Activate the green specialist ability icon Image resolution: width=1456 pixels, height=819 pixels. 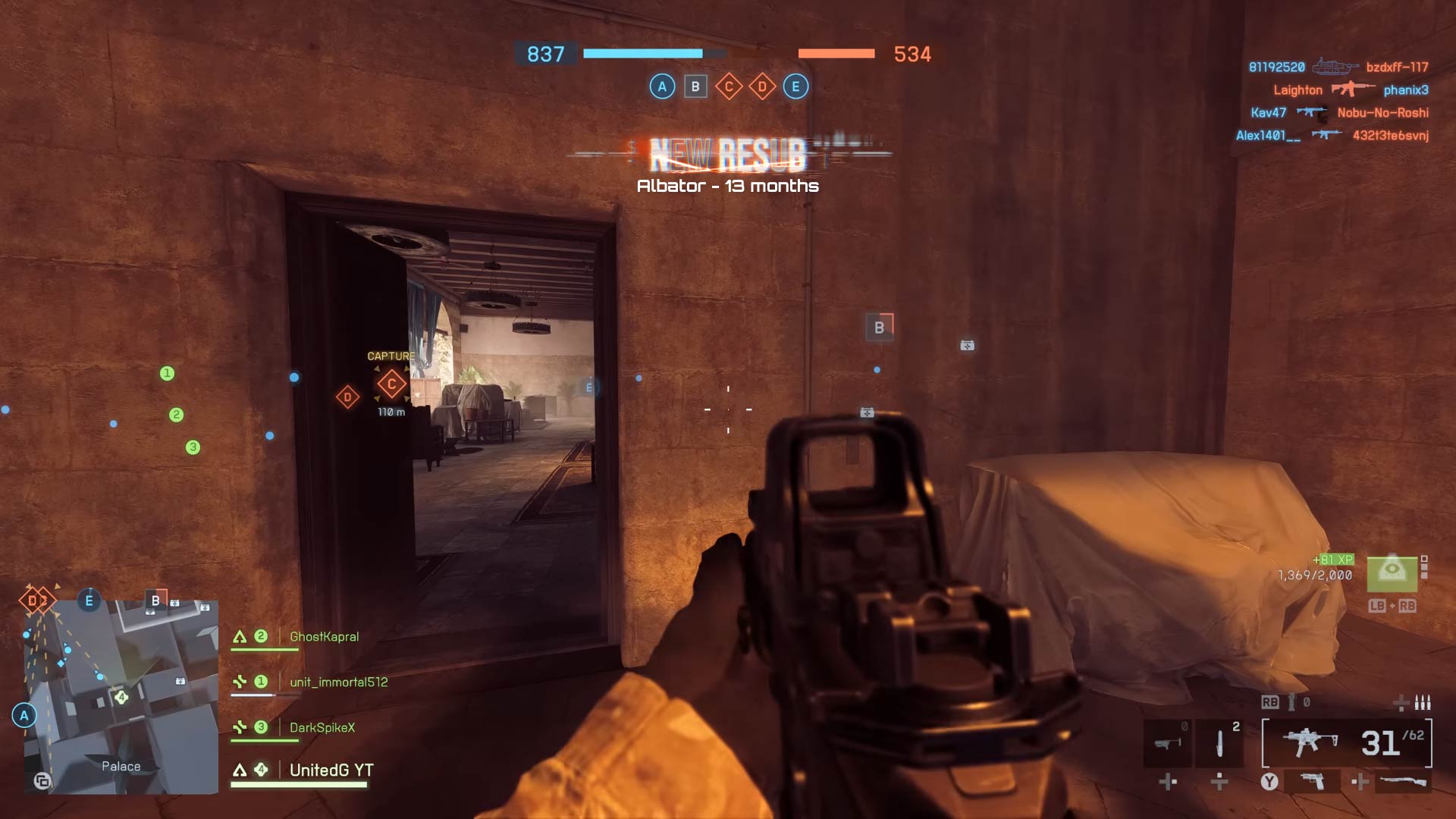pyautogui.click(x=1392, y=573)
